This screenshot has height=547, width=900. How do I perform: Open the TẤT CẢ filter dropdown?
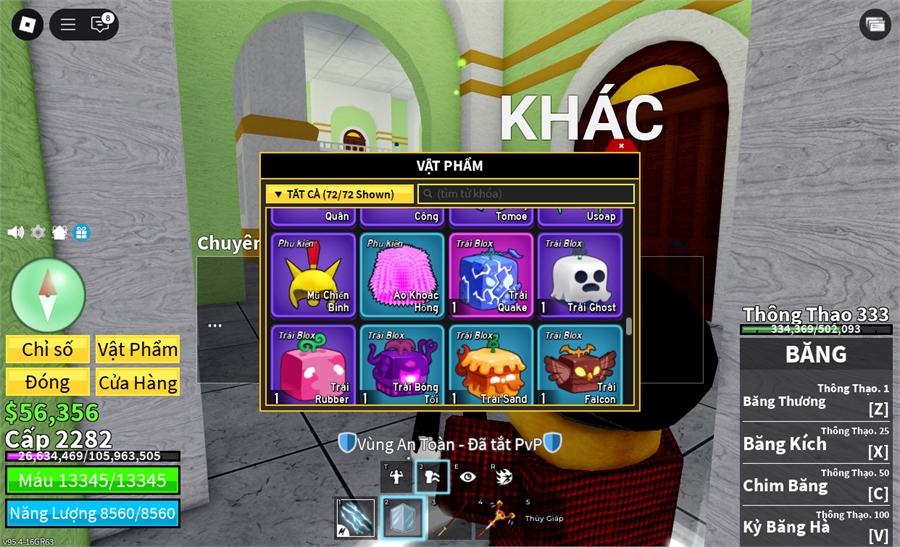click(340, 194)
